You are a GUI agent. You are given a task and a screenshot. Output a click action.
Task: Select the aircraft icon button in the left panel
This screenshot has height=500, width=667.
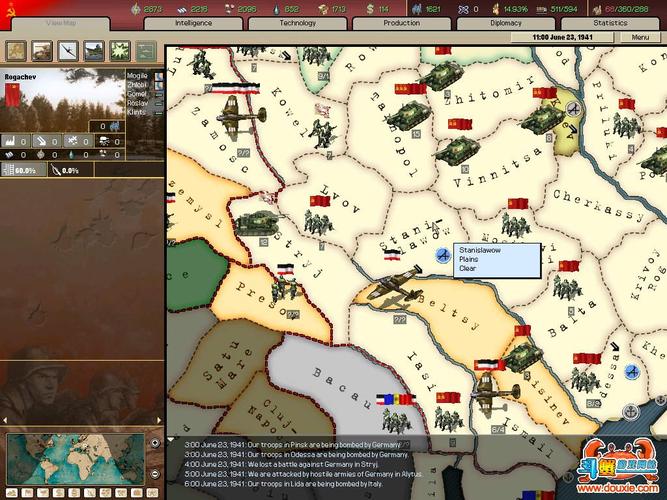[x=69, y=51]
